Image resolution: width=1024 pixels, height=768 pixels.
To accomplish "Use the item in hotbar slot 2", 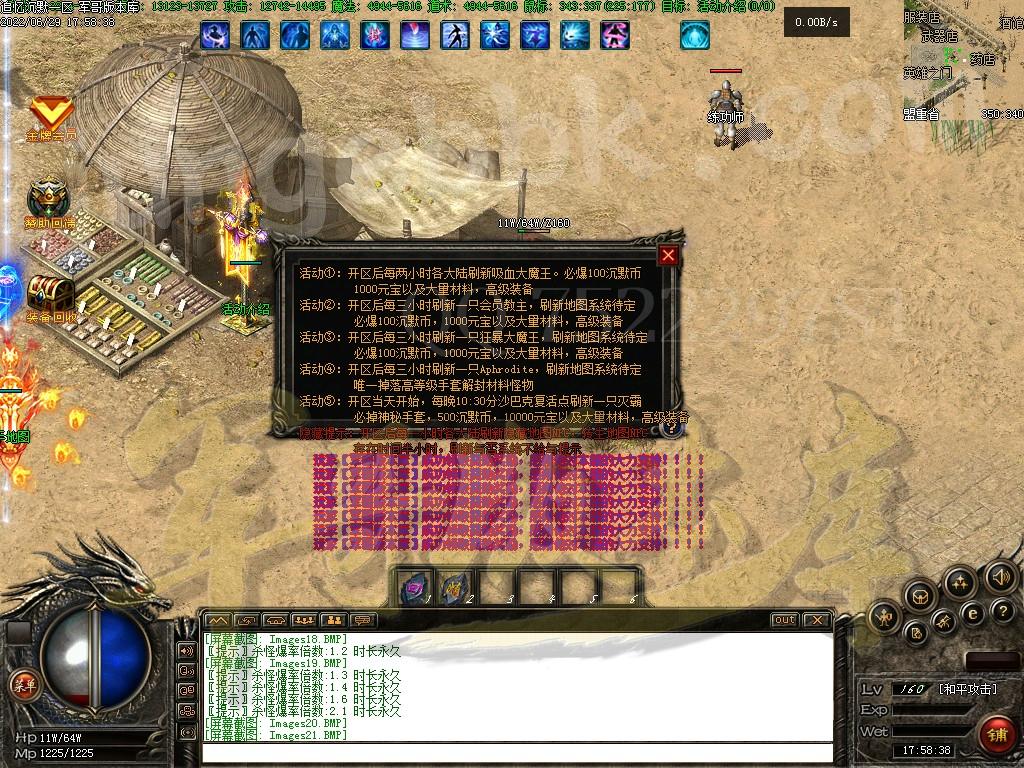I will coord(453,586).
